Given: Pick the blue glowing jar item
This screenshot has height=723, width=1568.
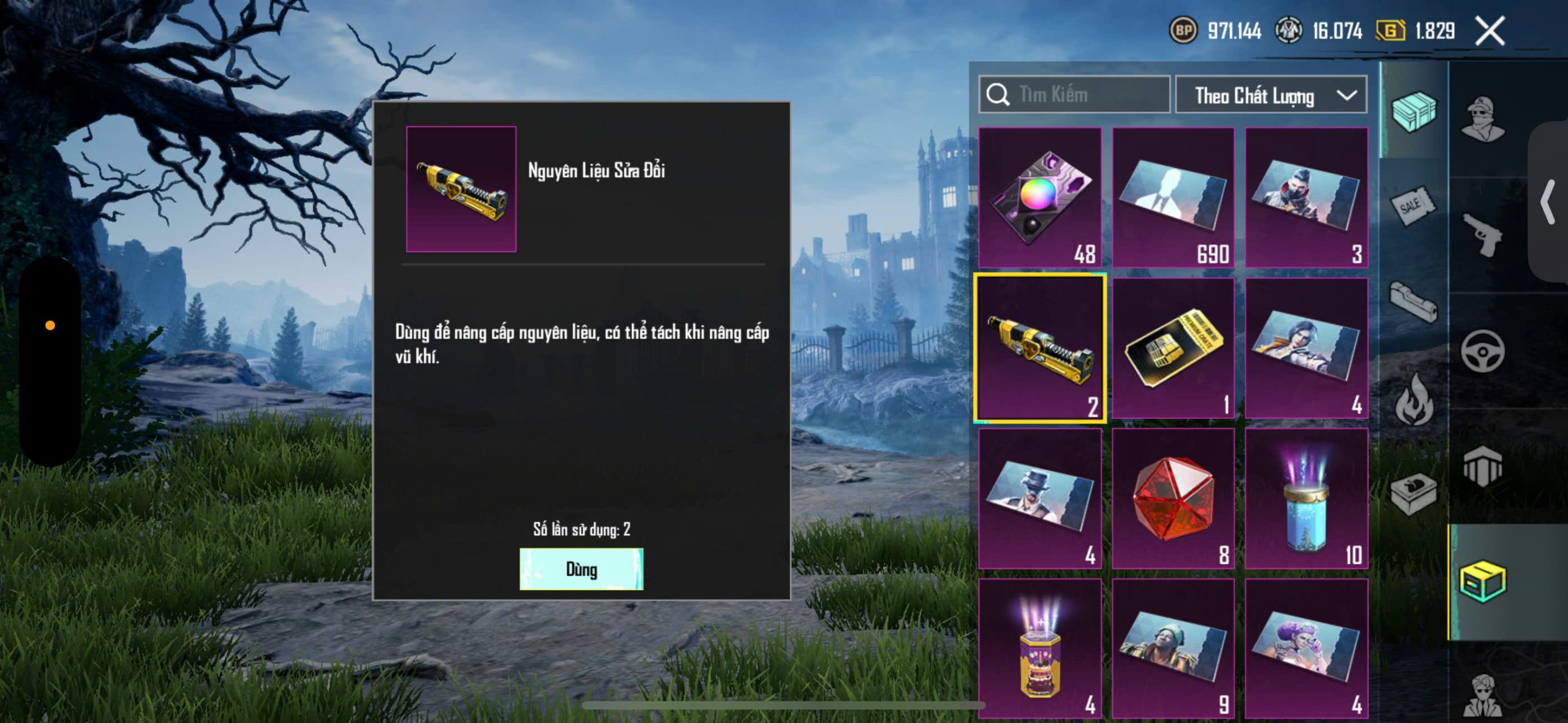Looking at the screenshot, I should (1306, 498).
